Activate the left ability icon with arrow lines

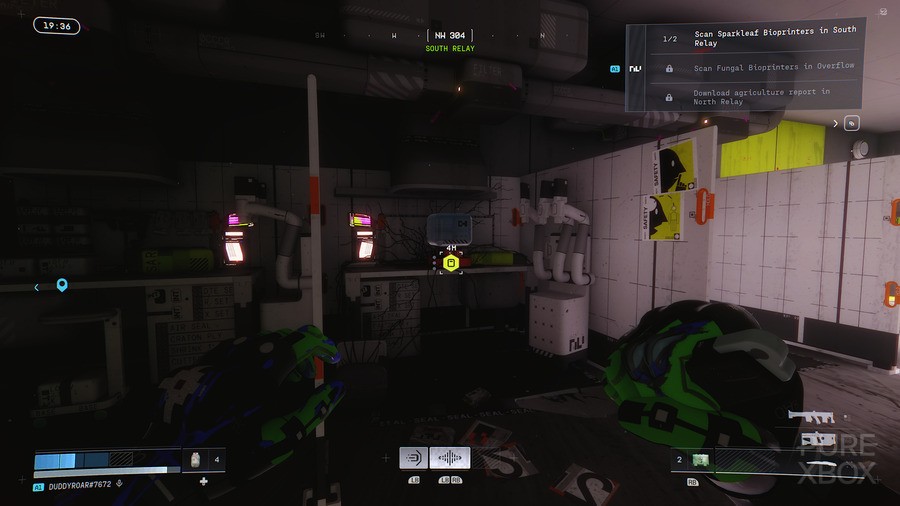click(x=413, y=458)
